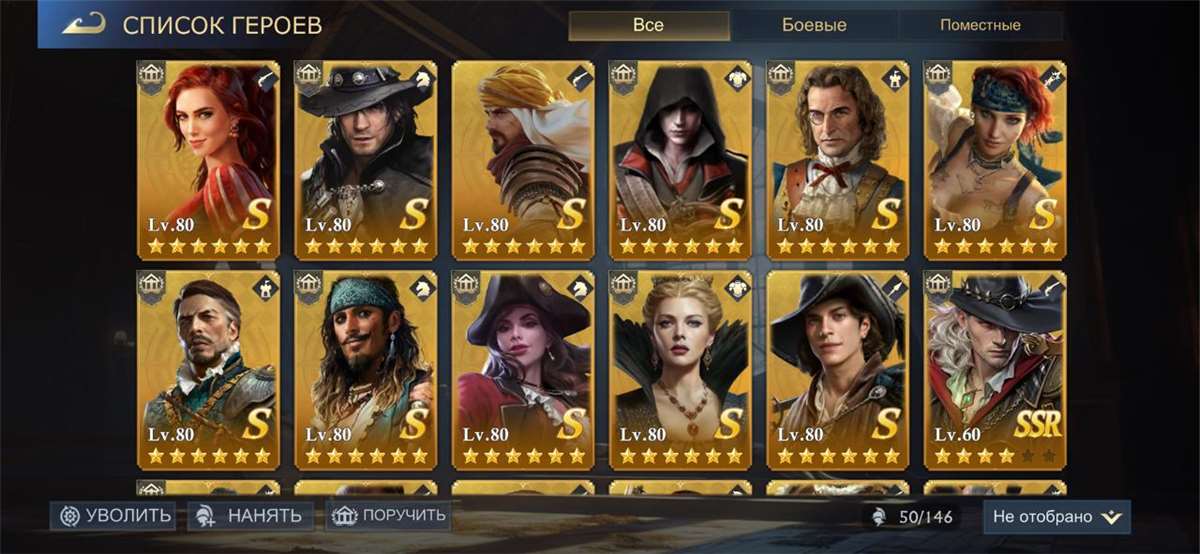Open the blue-bandana red-haired woman card
The image size is (1200, 554).
[x=995, y=160]
